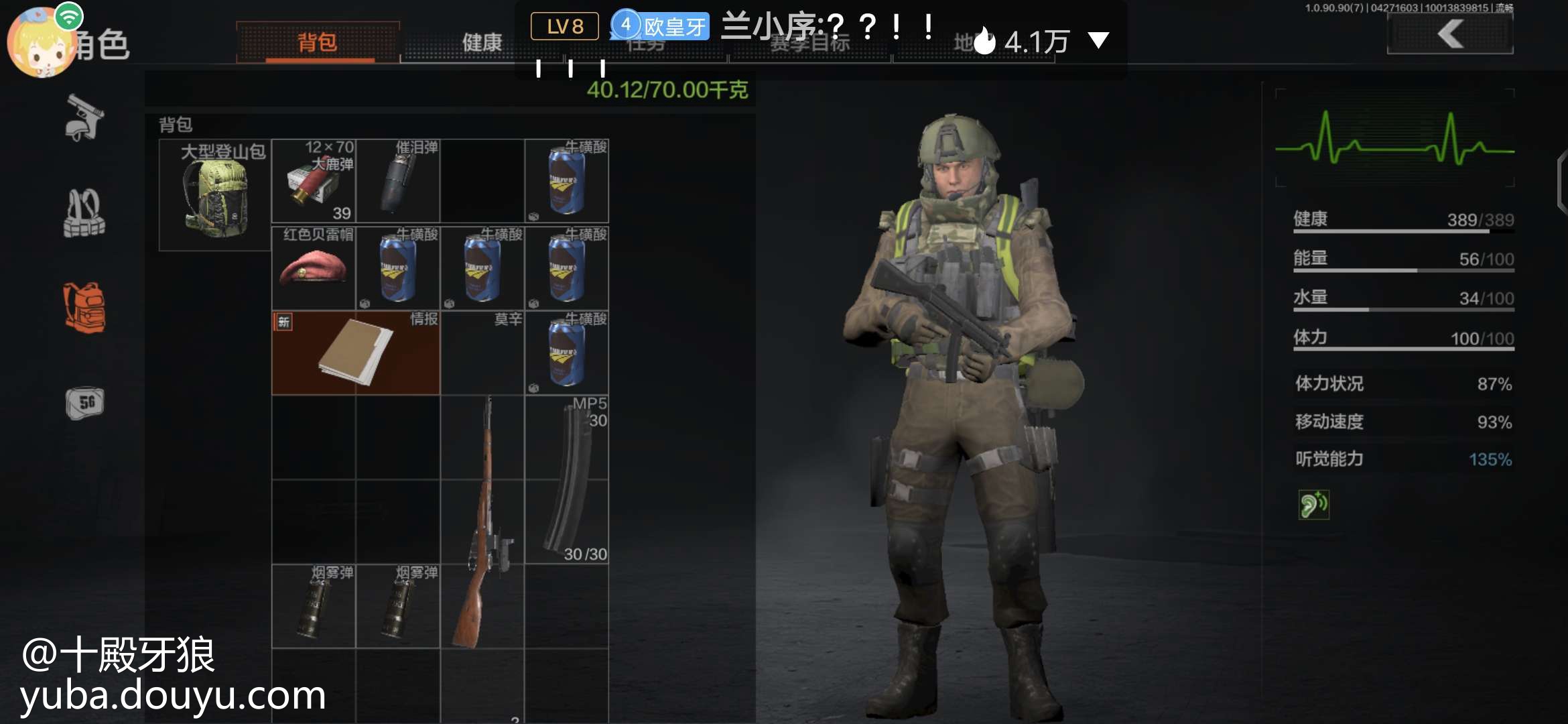This screenshot has height=724, width=1568.
Task: Select the 莫辛 Mosin rifle
Action: [x=482, y=523]
